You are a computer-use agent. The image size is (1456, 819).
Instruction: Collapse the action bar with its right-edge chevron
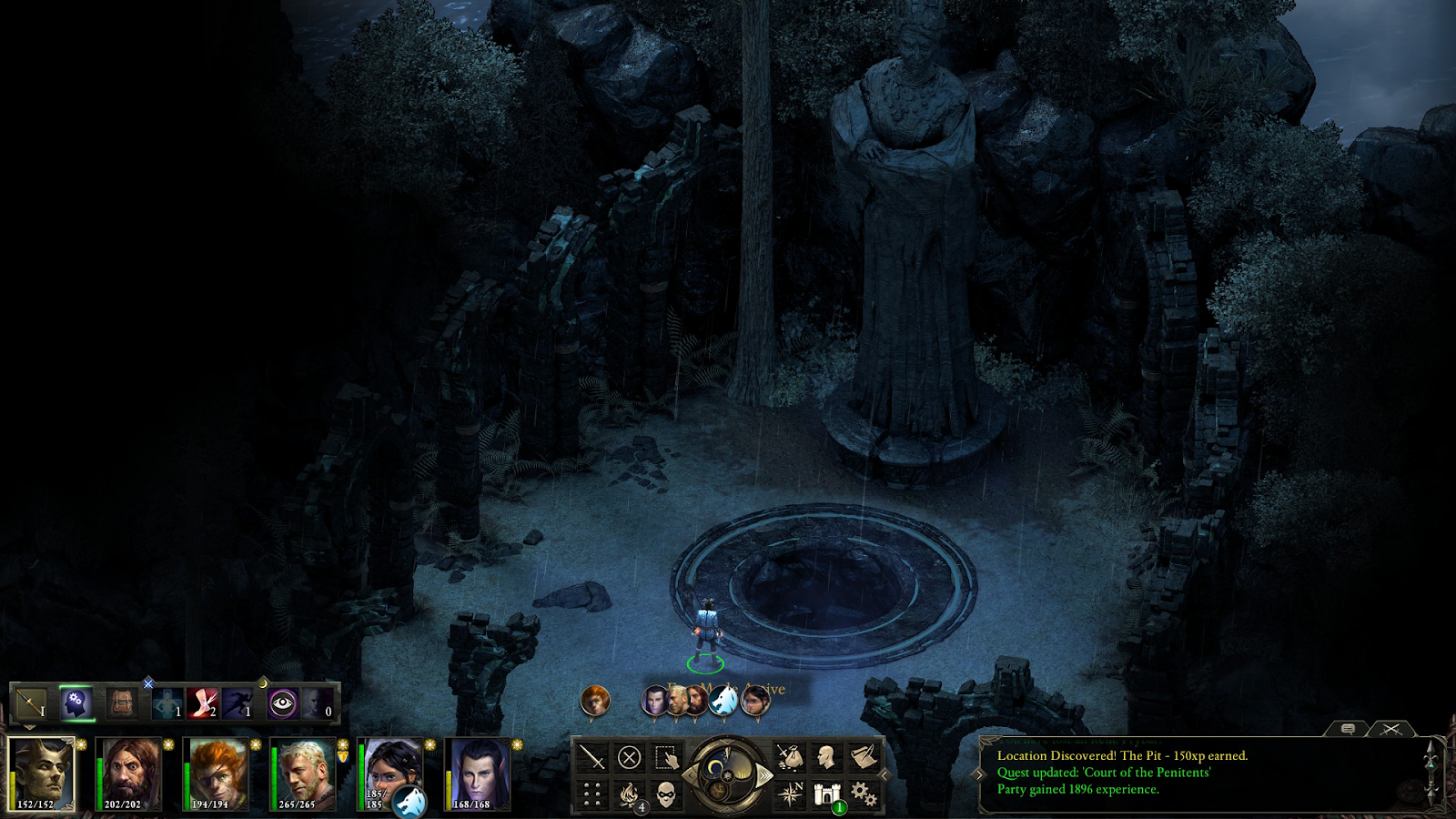(x=883, y=773)
